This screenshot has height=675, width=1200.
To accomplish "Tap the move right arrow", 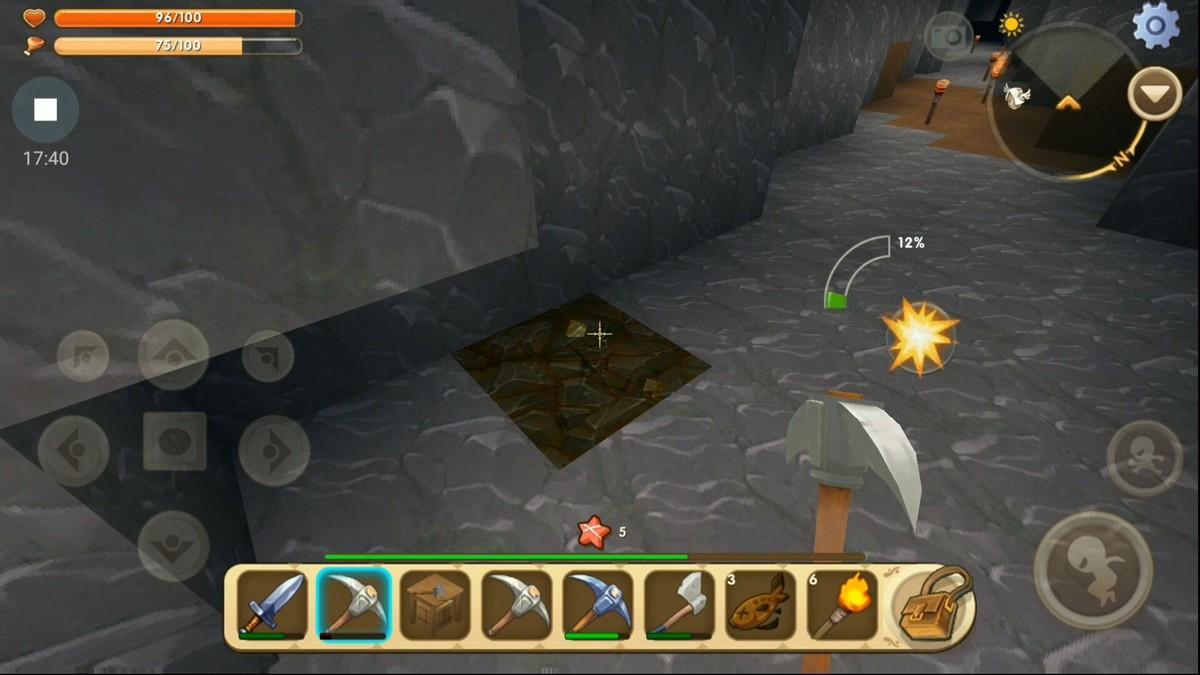I will click(273, 451).
